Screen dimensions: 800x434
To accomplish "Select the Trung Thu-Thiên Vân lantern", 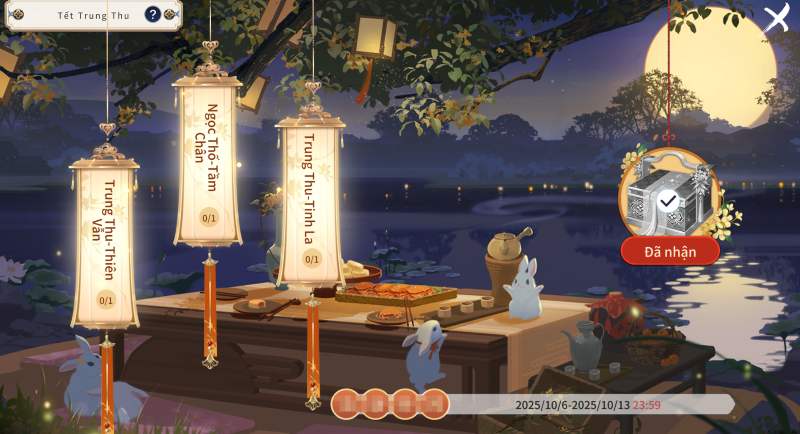I will tap(105, 240).
